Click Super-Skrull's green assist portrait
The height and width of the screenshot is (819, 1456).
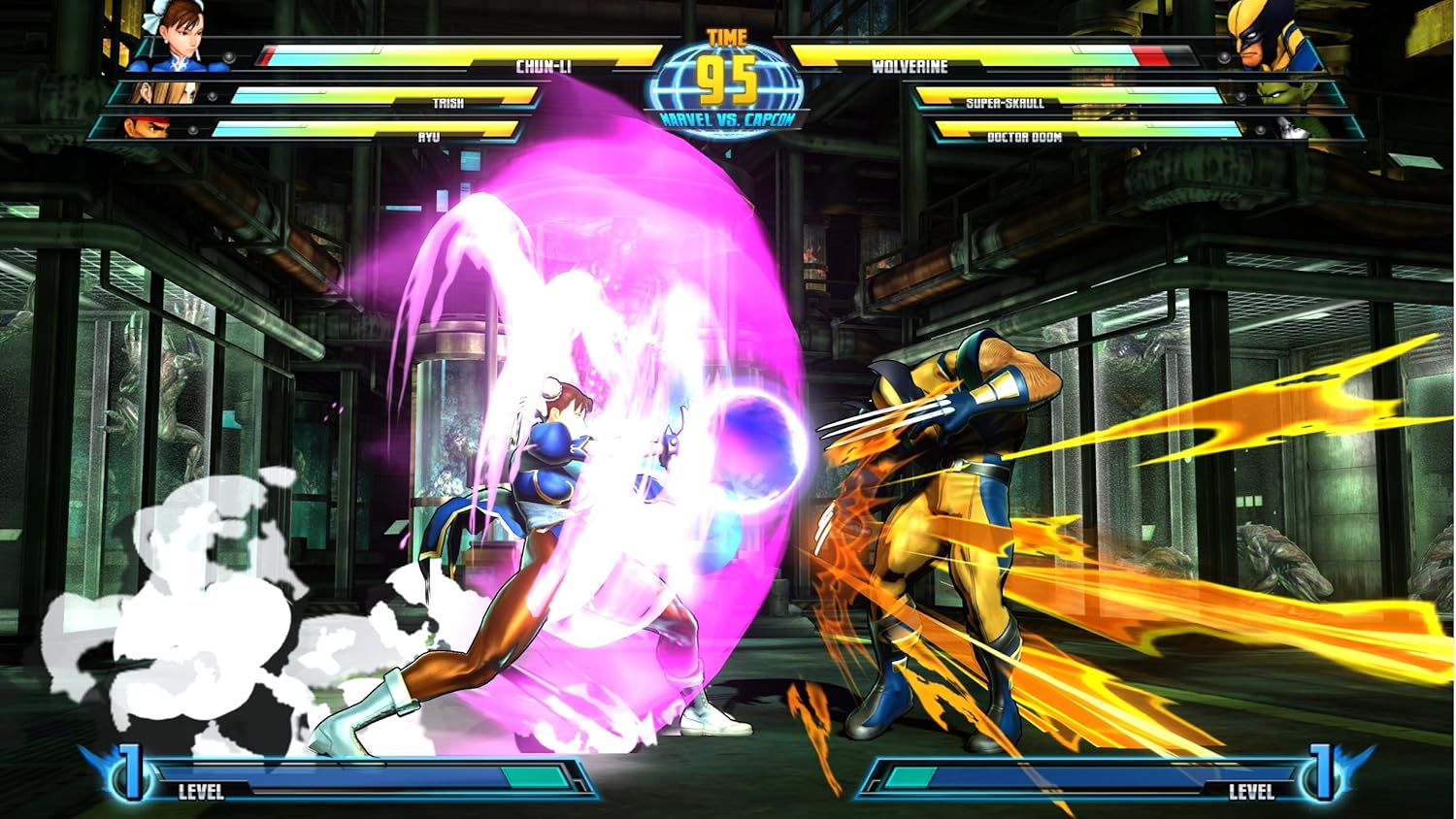[1282, 93]
